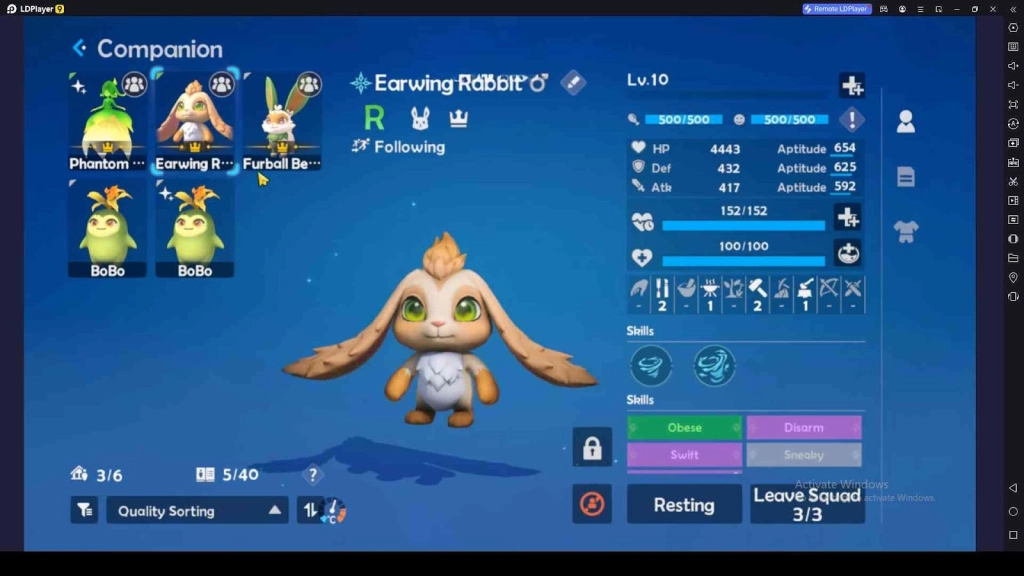Show help with the question mark
Screen dimensions: 1024x576
(313, 475)
